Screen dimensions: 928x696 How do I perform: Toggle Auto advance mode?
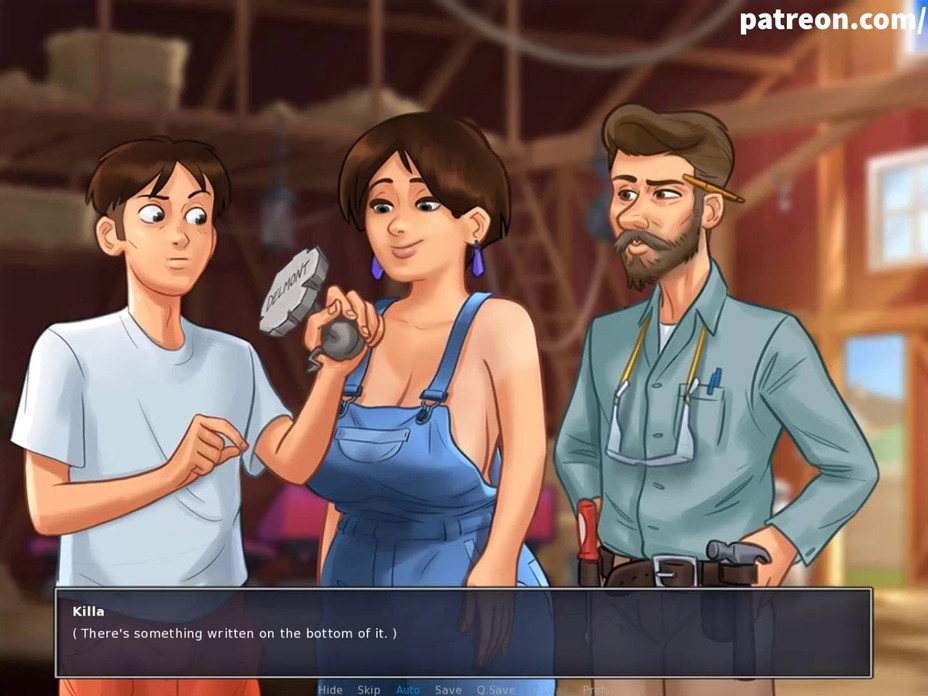tap(408, 690)
